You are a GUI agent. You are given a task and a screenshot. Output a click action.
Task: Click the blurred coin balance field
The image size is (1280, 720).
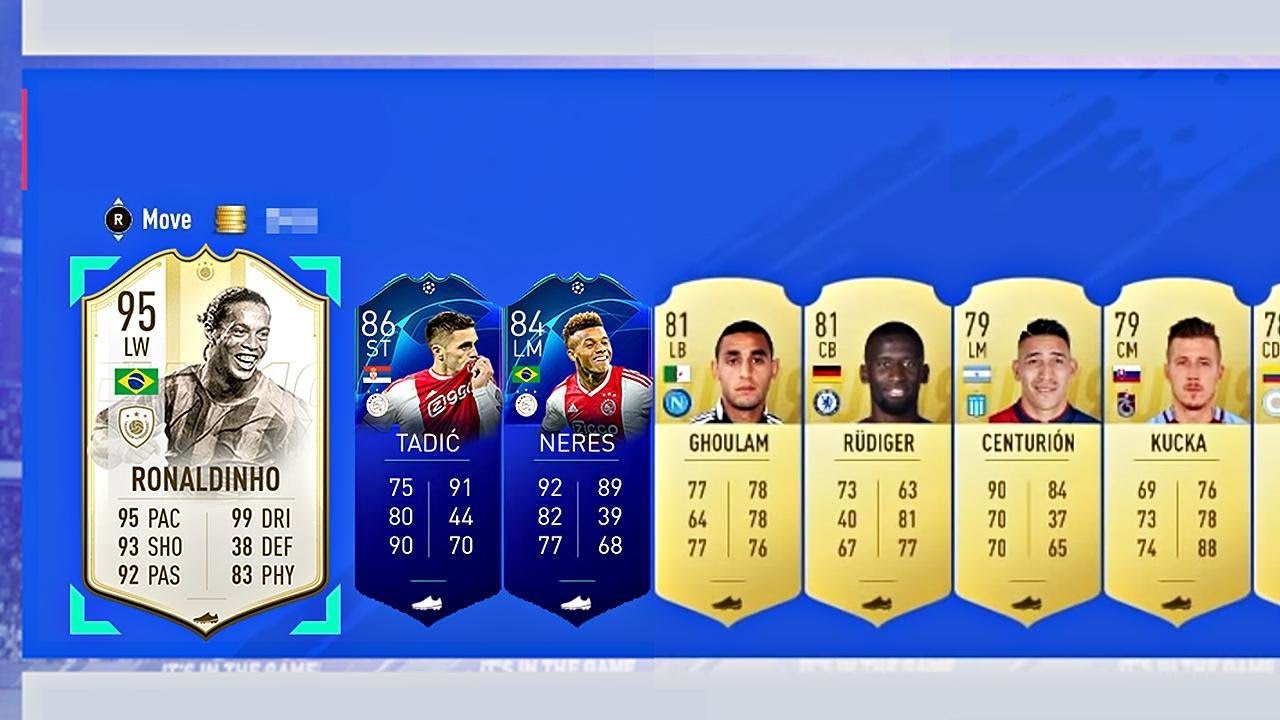pyautogui.click(x=290, y=219)
